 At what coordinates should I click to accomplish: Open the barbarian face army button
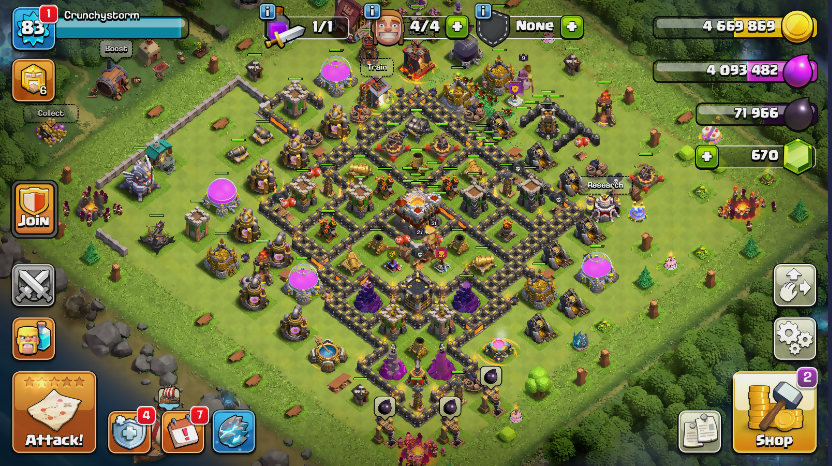click(33, 338)
